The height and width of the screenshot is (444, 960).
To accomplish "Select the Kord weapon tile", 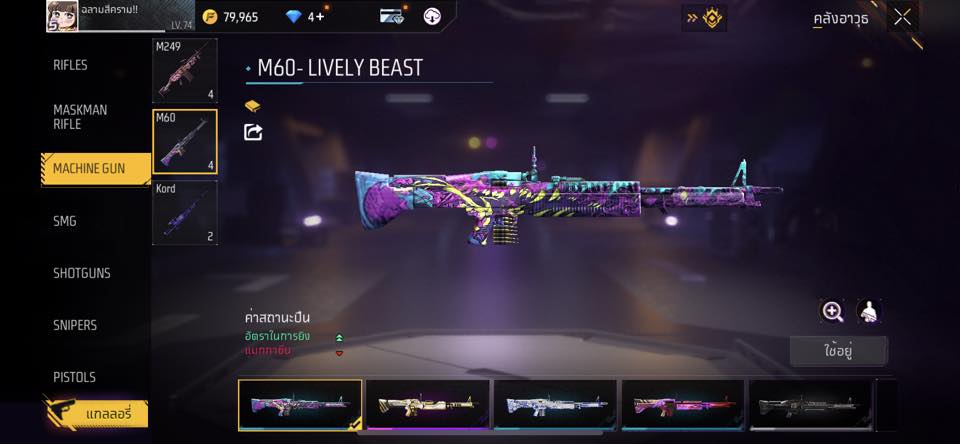I will [x=184, y=212].
